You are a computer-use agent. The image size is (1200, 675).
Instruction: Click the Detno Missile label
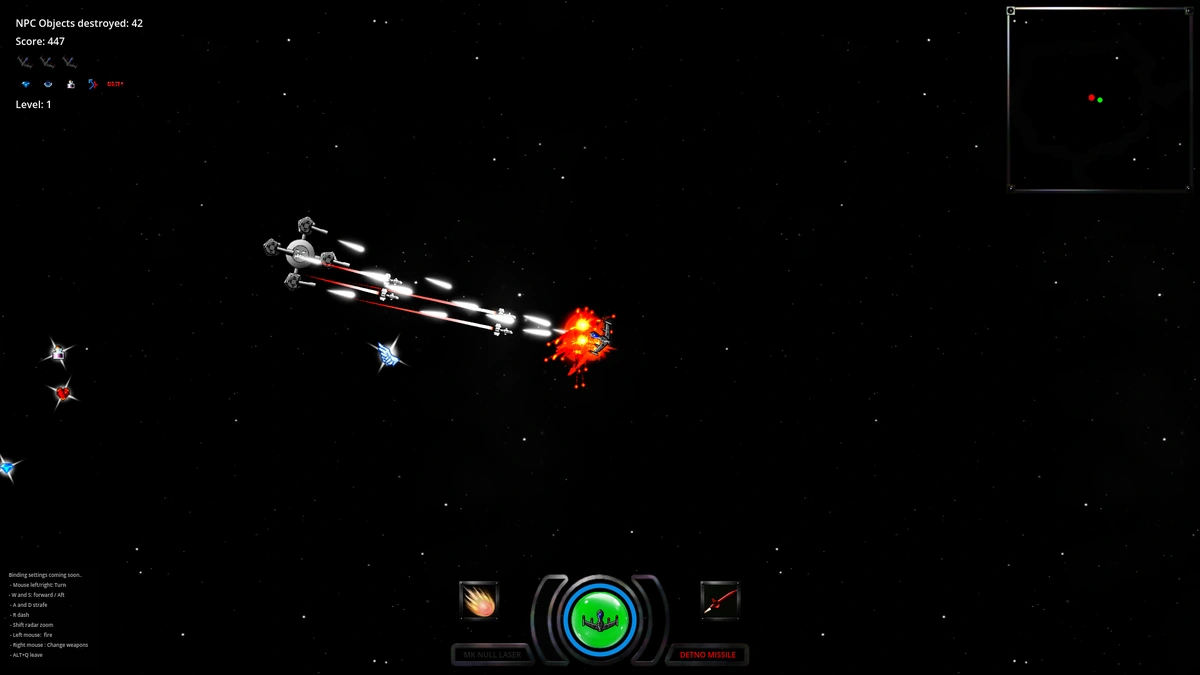pos(708,655)
